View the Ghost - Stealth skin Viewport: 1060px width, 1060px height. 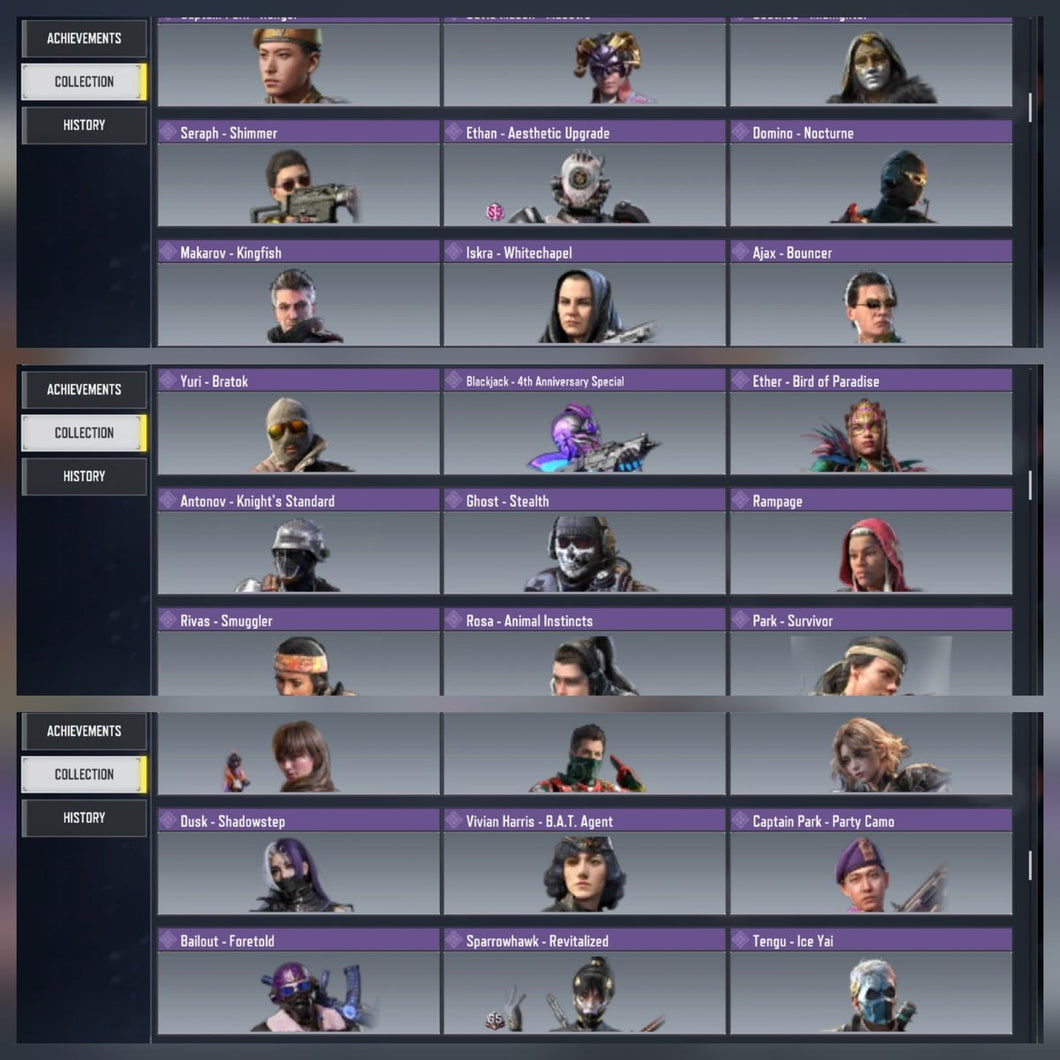click(584, 542)
